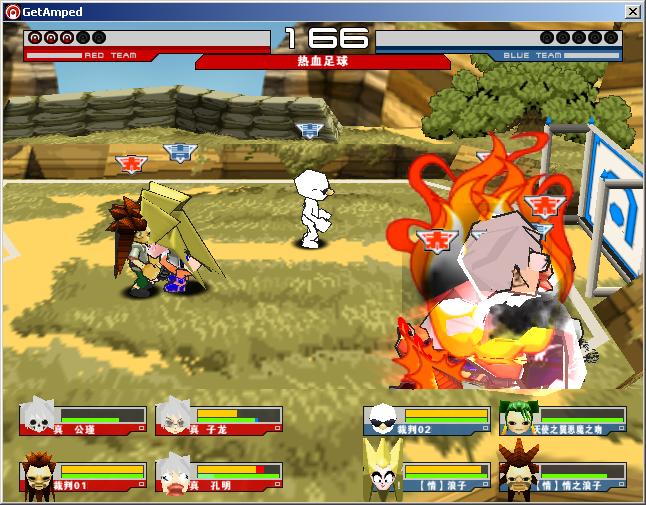
Task: Select the 裁判02 player panel
Action: click(427, 420)
